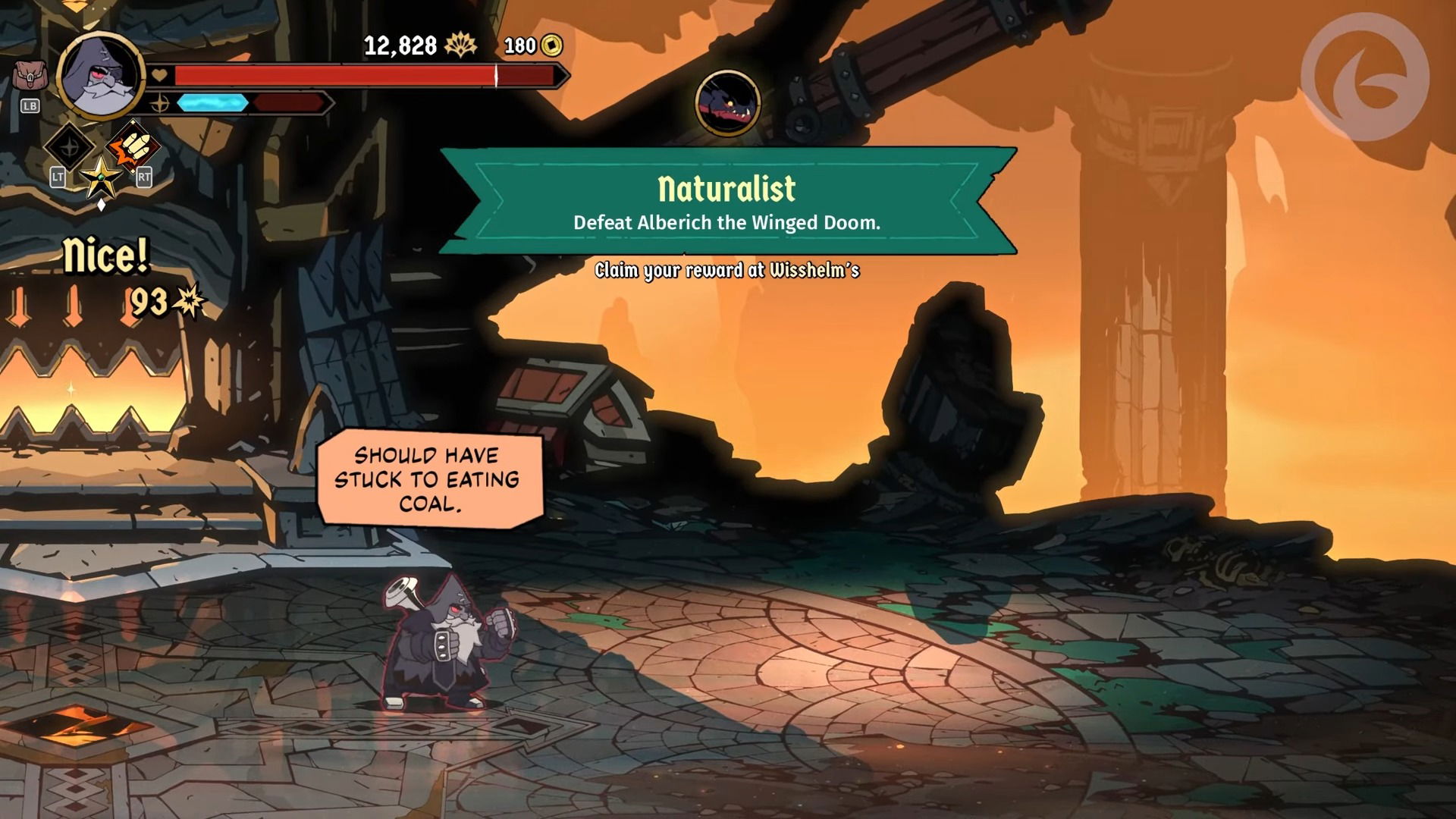The height and width of the screenshot is (819, 1456).
Task: Open the leather satchel inventory icon
Action: [29, 77]
